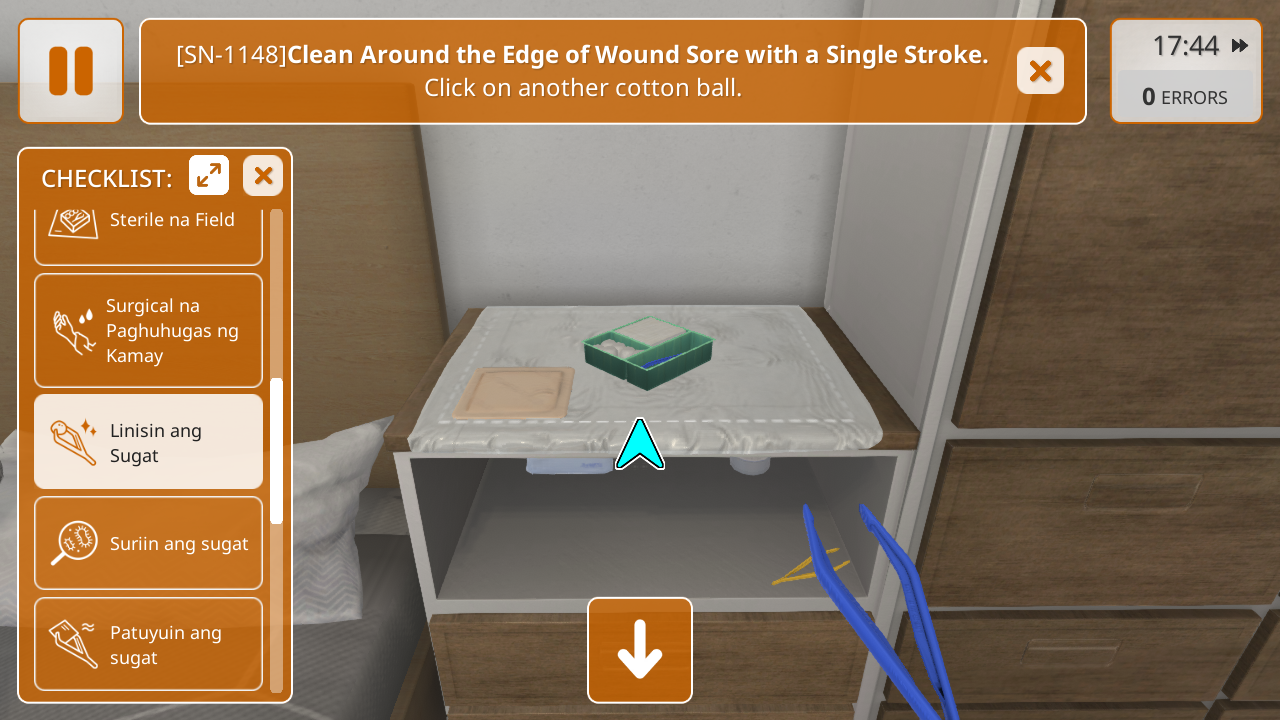Viewport: 1280px width, 720px height.
Task: Click the checklist scrollbar thumb
Action: tap(277, 450)
